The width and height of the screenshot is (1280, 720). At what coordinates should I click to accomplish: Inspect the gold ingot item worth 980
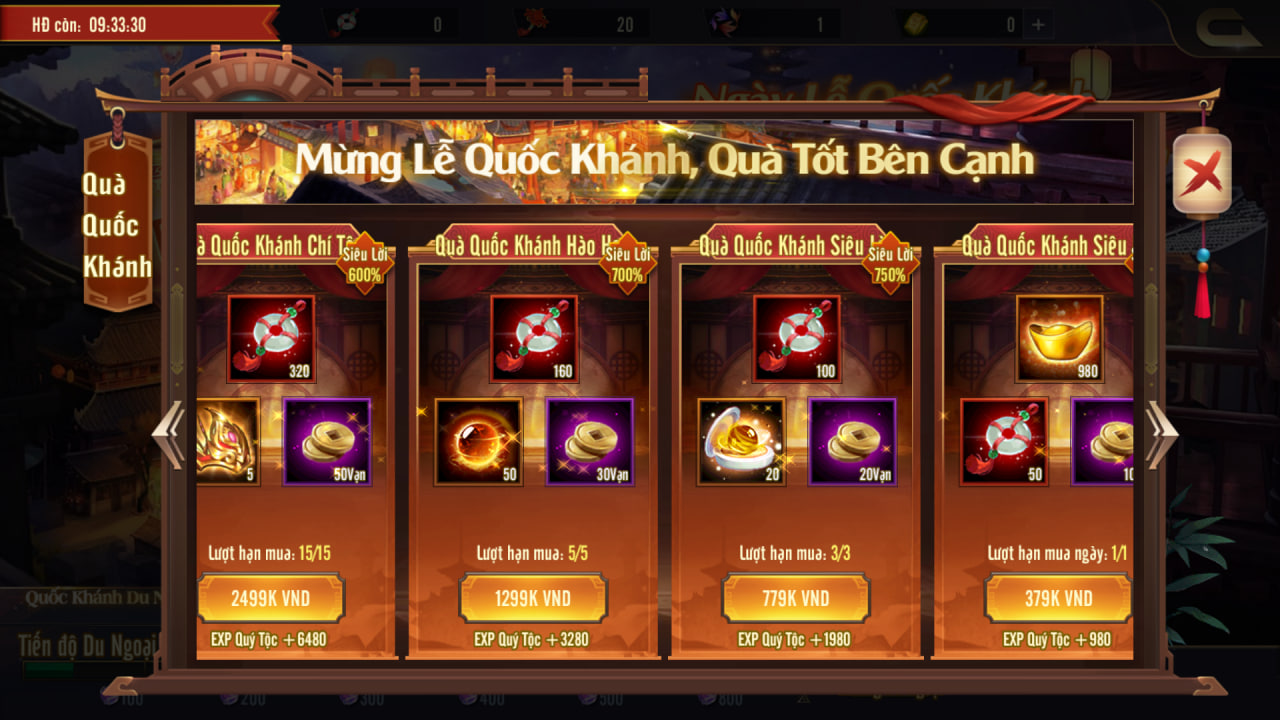pos(1059,338)
